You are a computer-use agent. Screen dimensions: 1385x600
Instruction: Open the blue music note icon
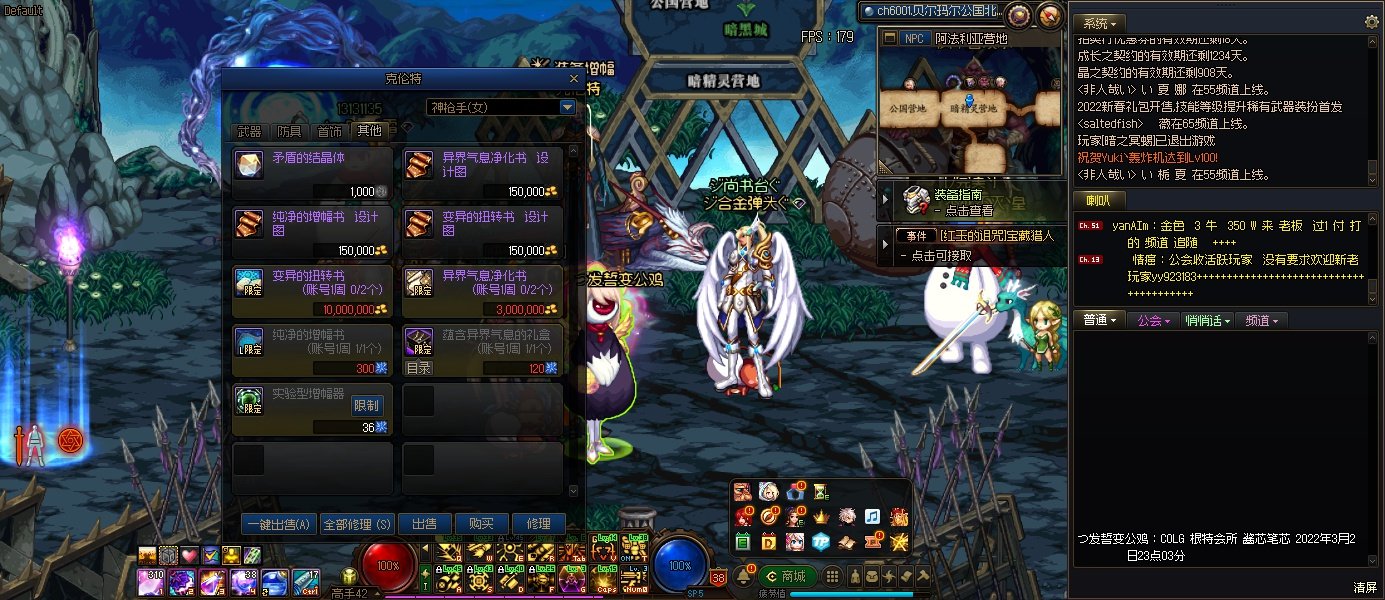(872, 517)
